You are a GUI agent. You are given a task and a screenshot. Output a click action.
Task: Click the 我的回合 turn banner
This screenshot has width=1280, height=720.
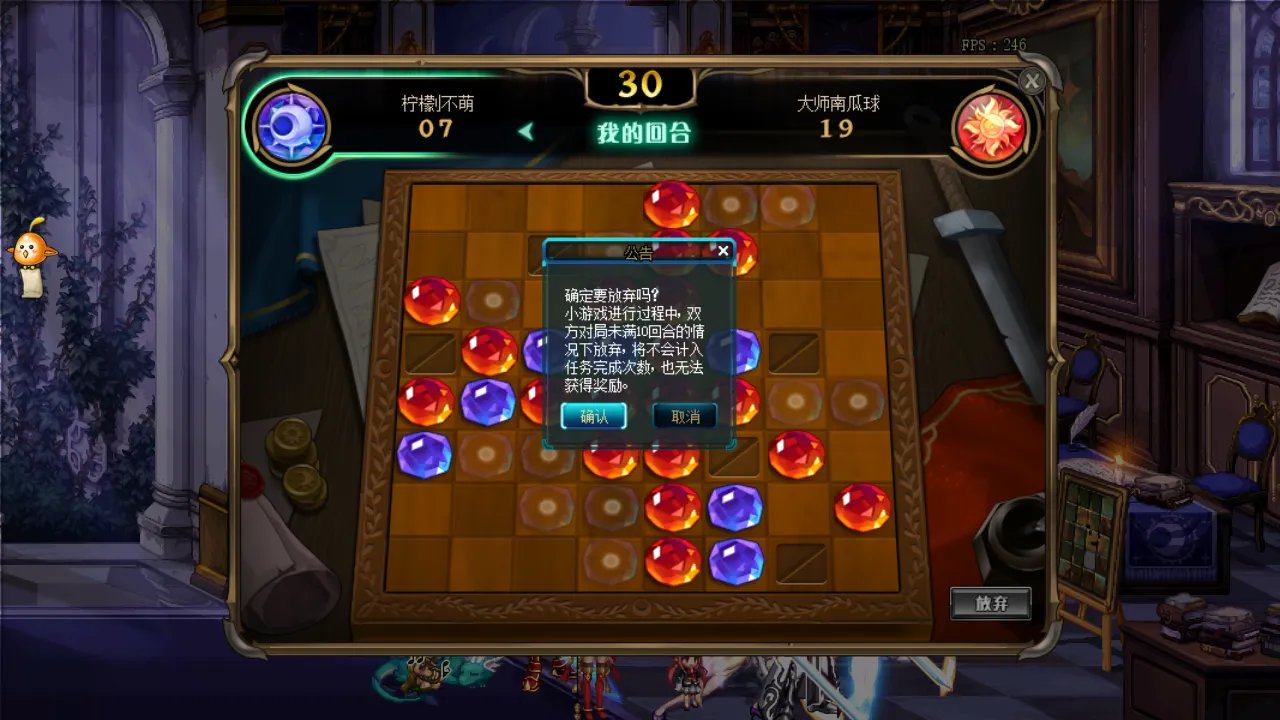(642, 131)
